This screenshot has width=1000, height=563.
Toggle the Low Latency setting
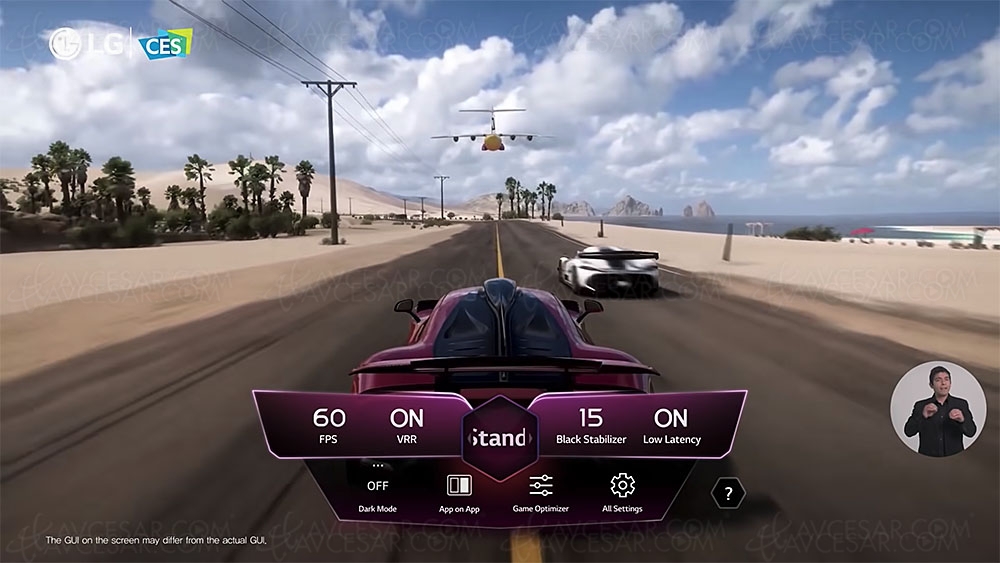tap(671, 424)
